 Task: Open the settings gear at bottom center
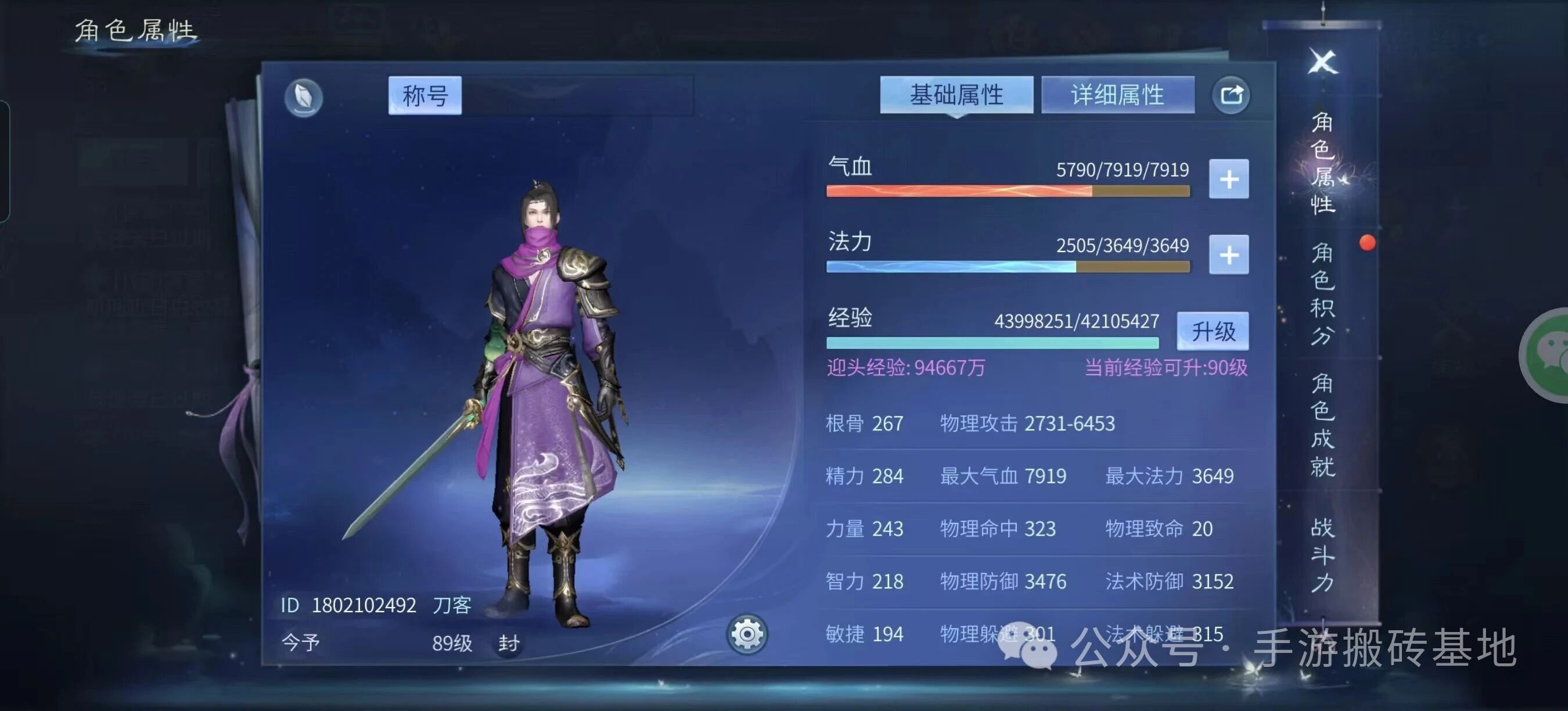(x=747, y=633)
